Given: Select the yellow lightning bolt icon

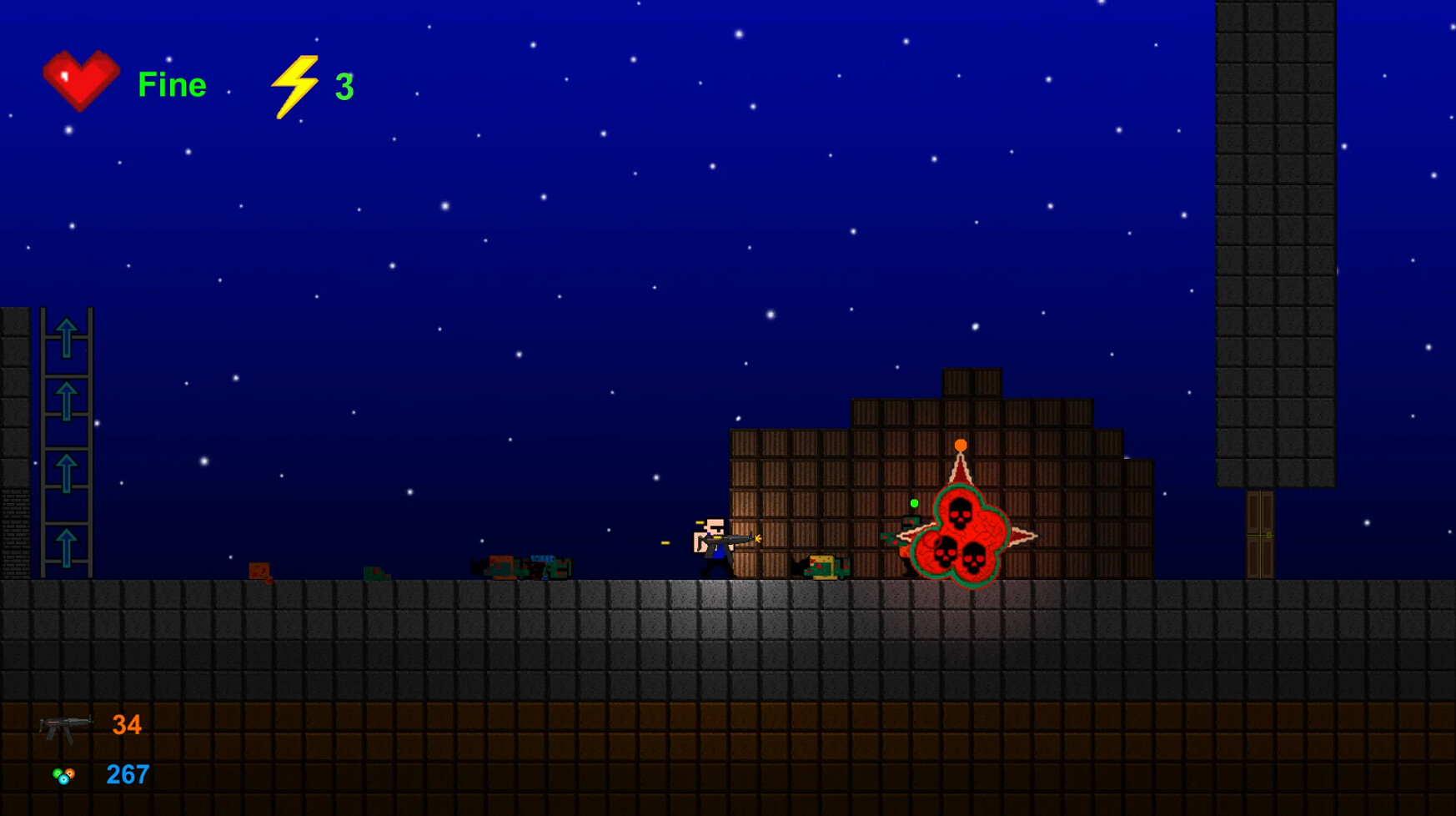Looking at the screenshot, I should (x=296, y=83).
